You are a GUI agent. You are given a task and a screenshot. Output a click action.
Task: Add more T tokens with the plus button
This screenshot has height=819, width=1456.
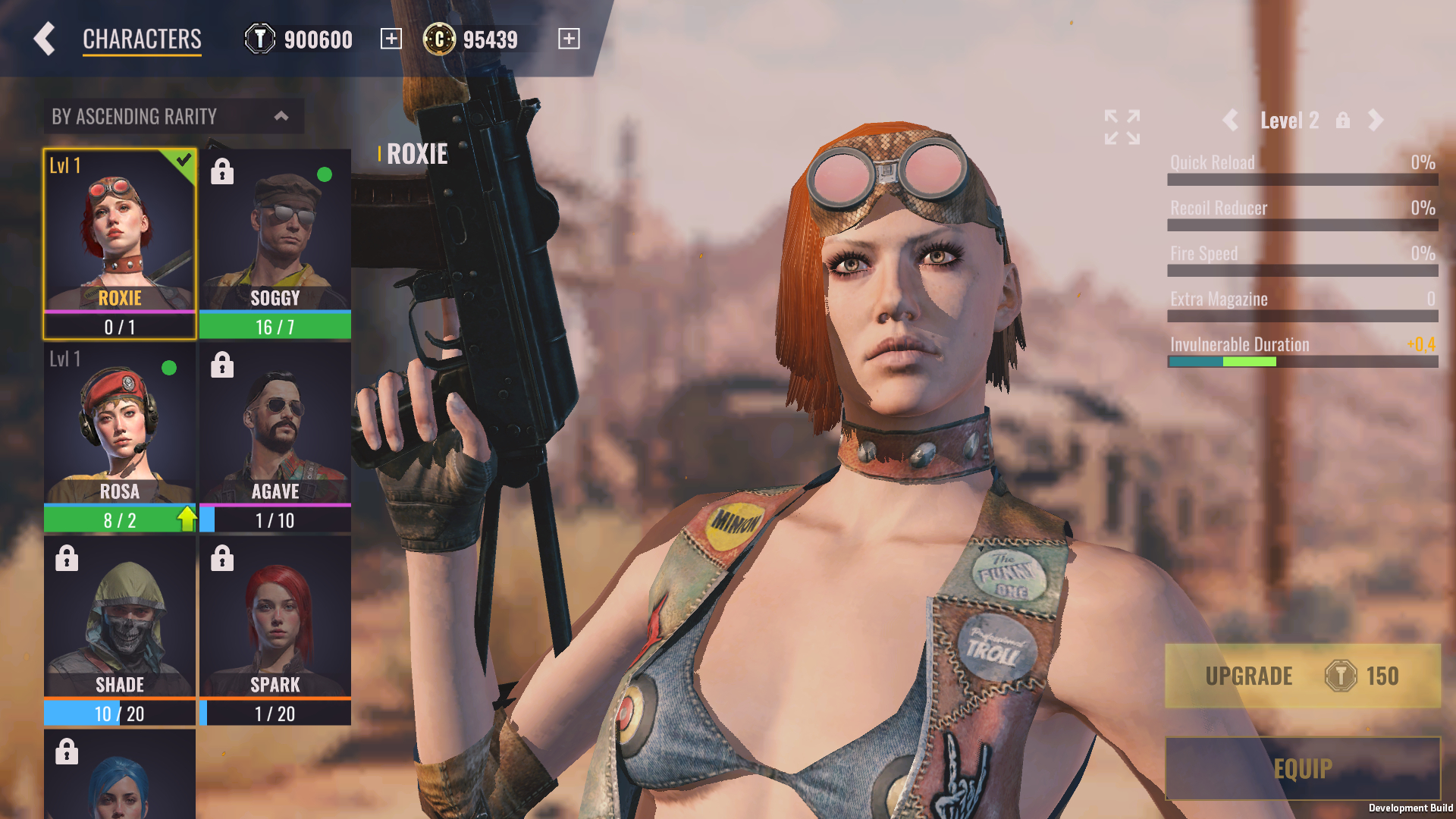(x=391, y=39)
